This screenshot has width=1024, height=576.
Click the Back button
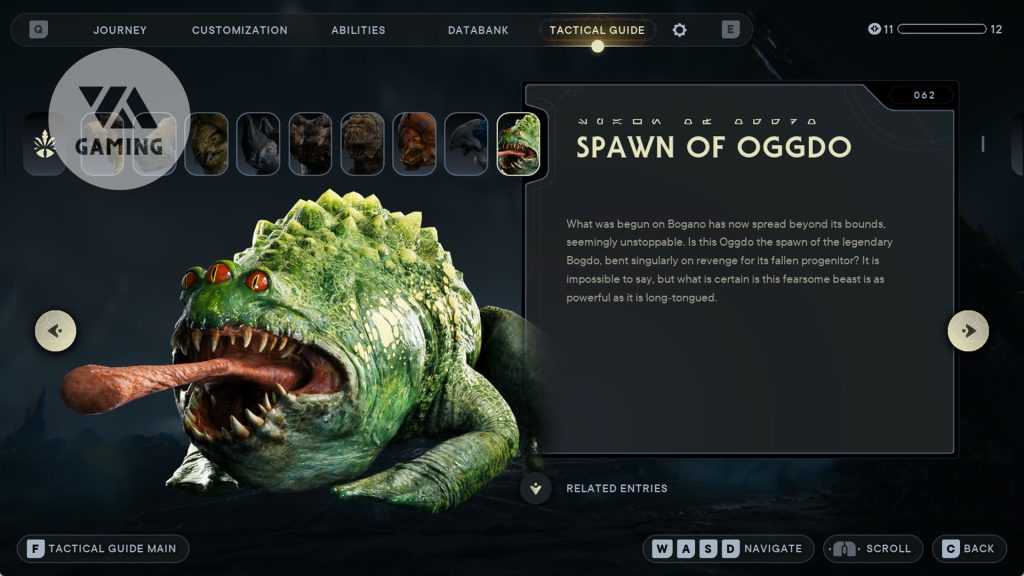[x=968, y=548]
